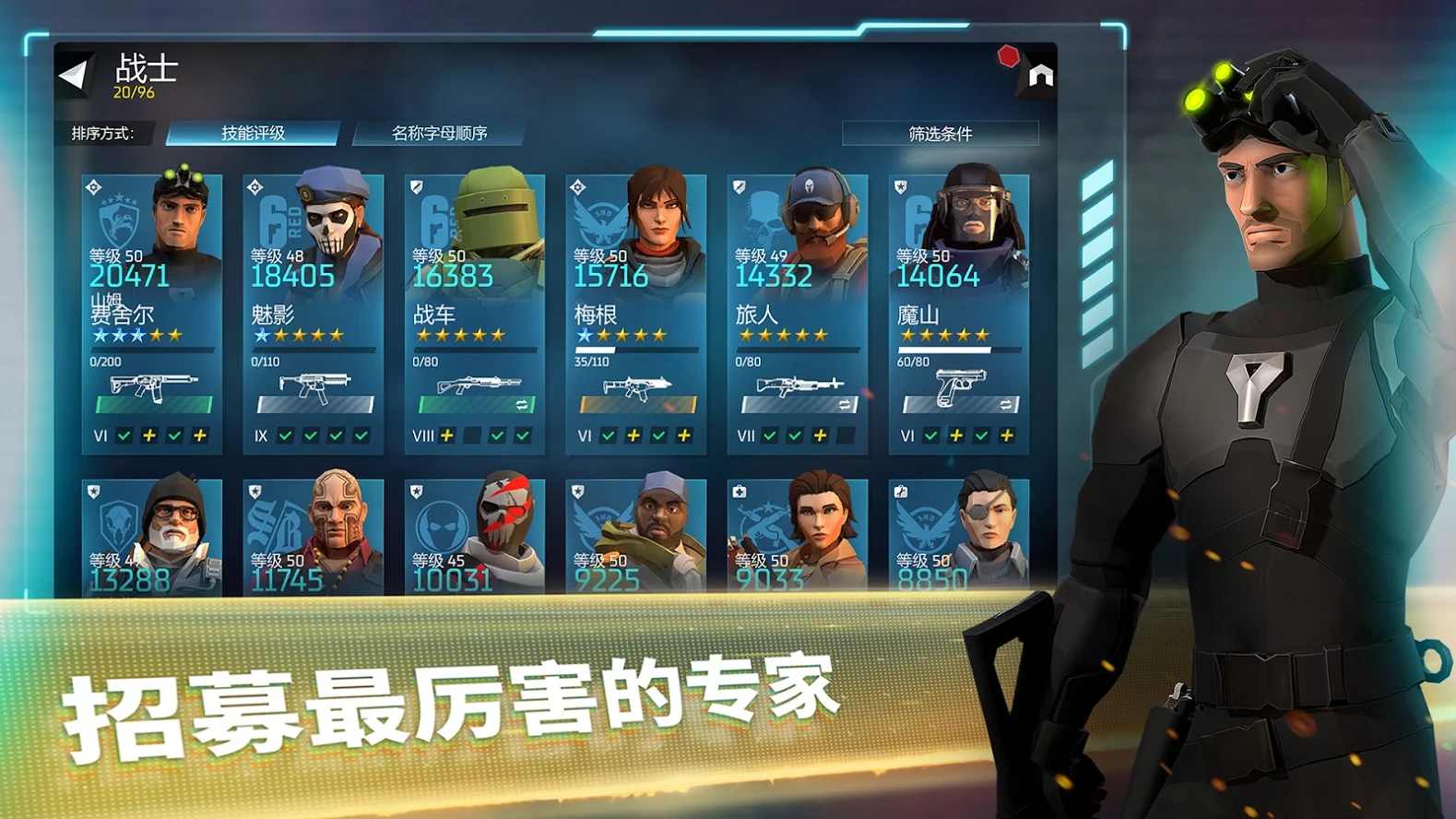Click the weapon swap arrows on 魔山's card
The width and height of the screenshot is (1456, 819).
click(x=1006, y=402)
